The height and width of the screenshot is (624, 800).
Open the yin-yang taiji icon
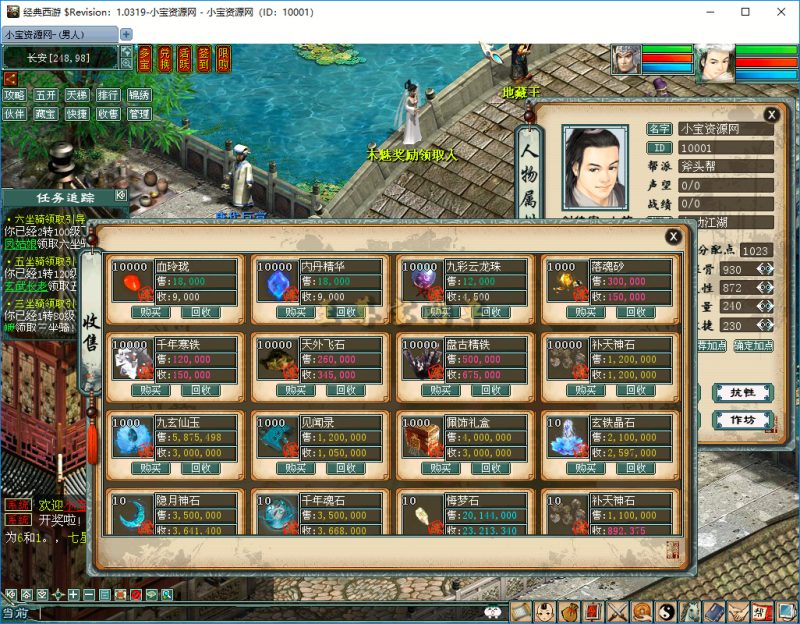tap(665, 610)
